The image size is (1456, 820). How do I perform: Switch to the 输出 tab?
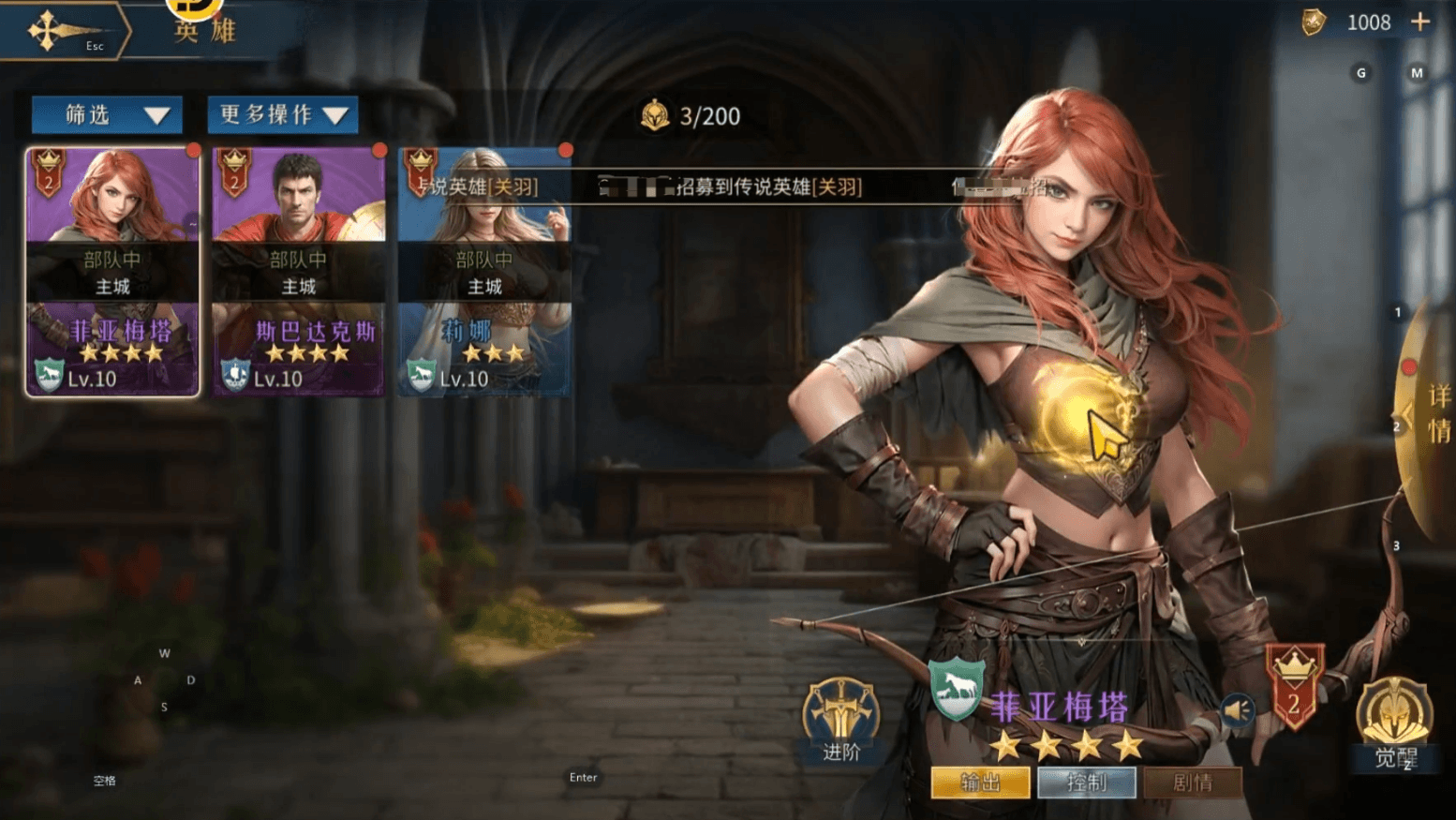pos(980,783)
